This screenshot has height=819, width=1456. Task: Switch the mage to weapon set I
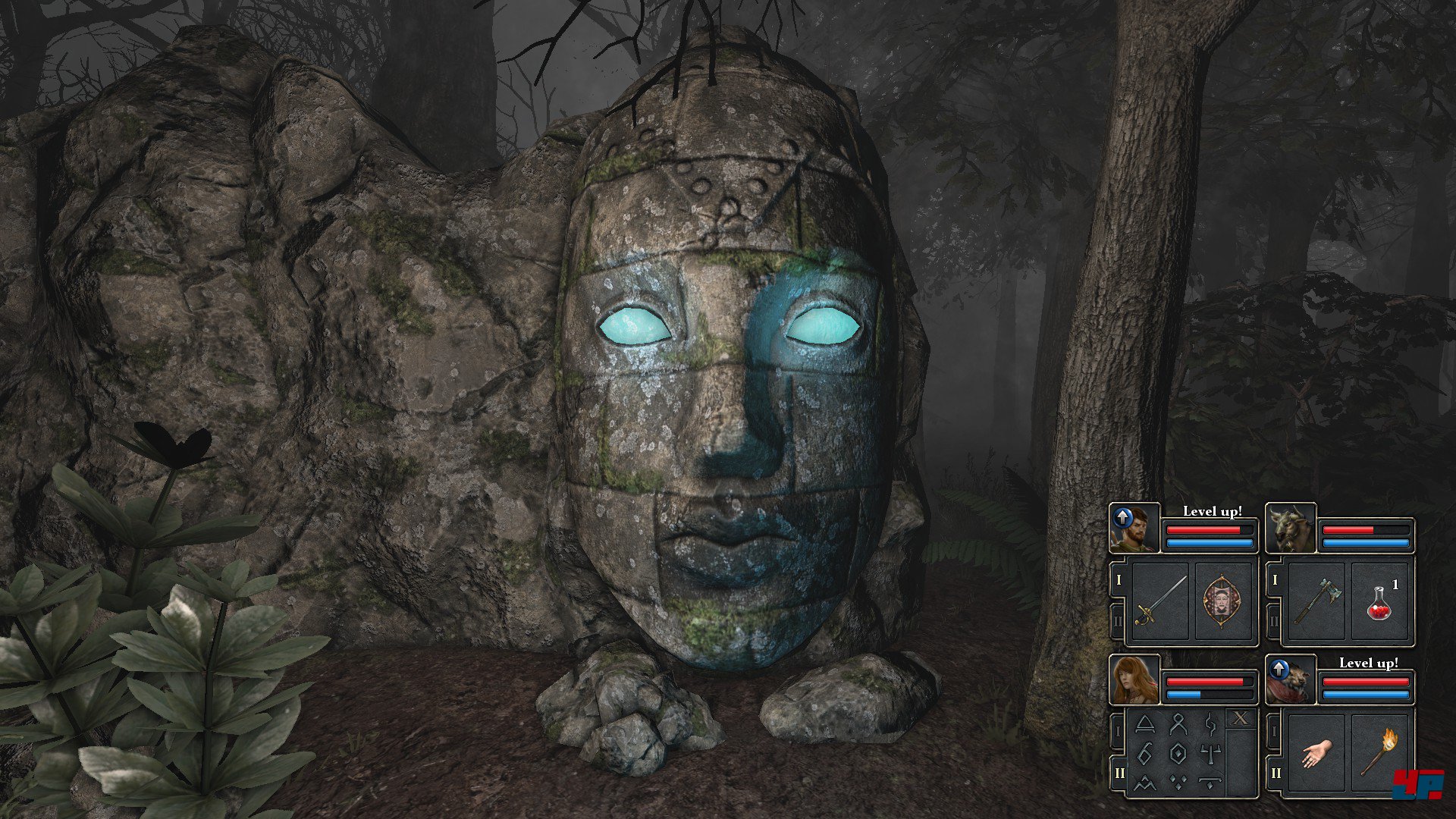1118,732
